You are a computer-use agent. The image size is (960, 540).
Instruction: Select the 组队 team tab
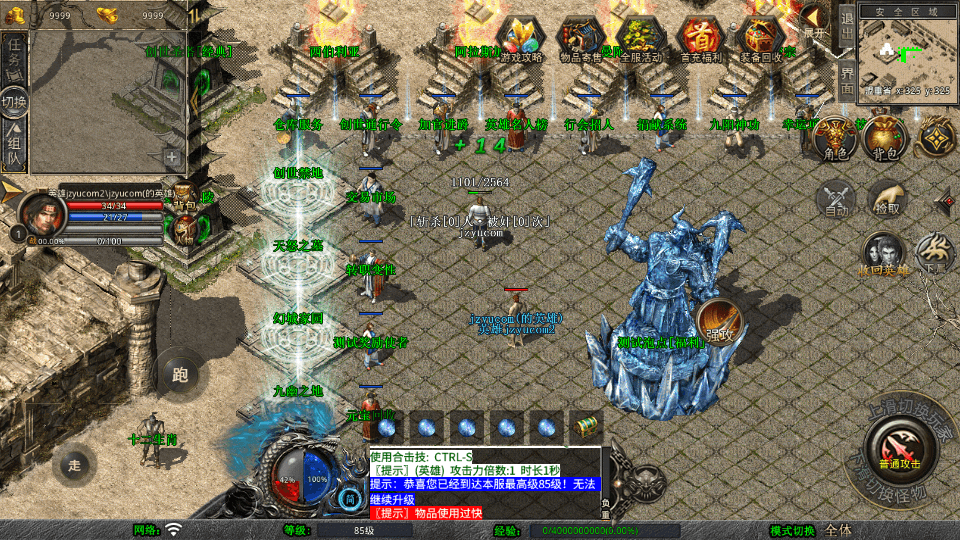[14, 147]
